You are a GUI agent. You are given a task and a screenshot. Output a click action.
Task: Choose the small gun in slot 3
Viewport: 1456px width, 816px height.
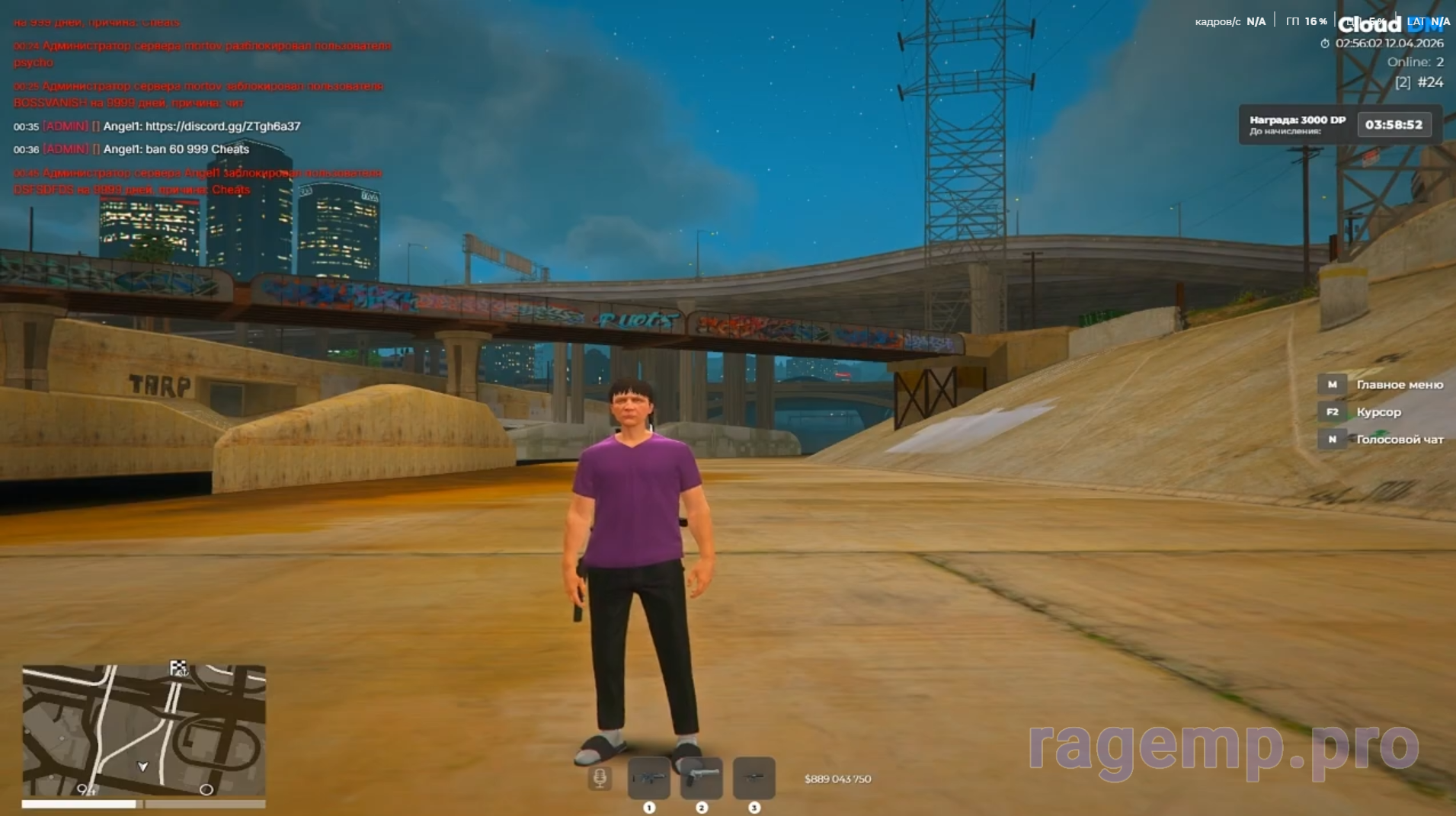pyautogui.click(x=754, y=778)
